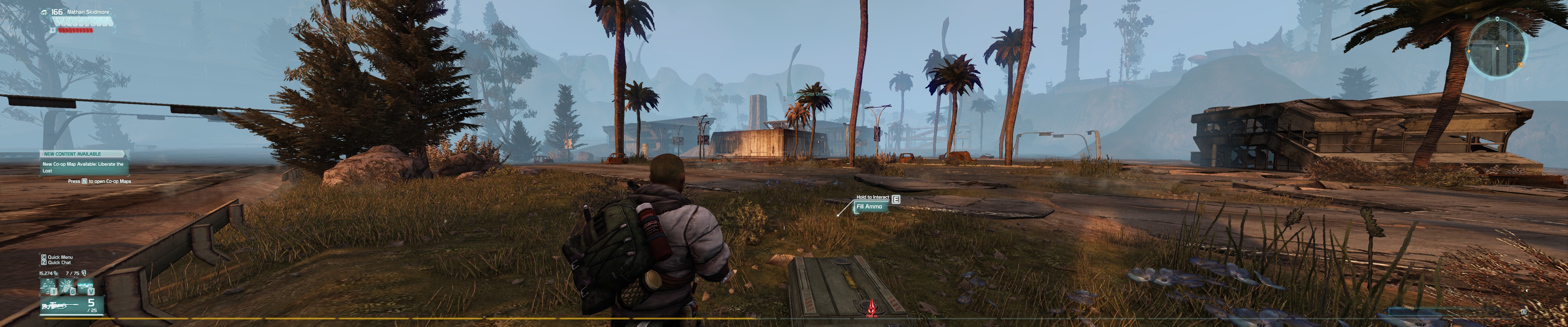Select the player health bar icon
The height and width of the screenshot is (327, 1568).
point(53,31)
